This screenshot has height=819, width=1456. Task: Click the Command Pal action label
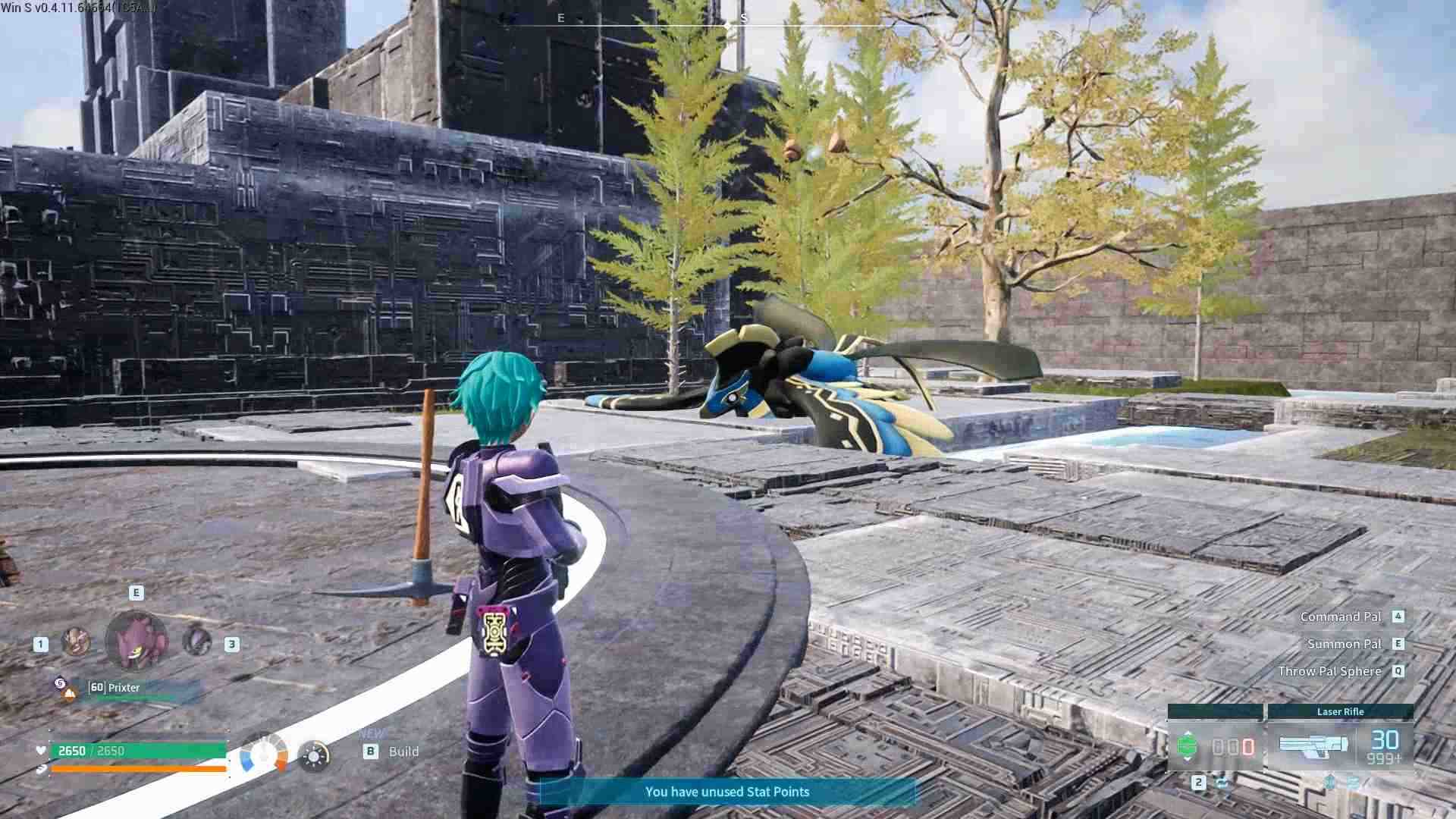click(x=1340, y=617)
